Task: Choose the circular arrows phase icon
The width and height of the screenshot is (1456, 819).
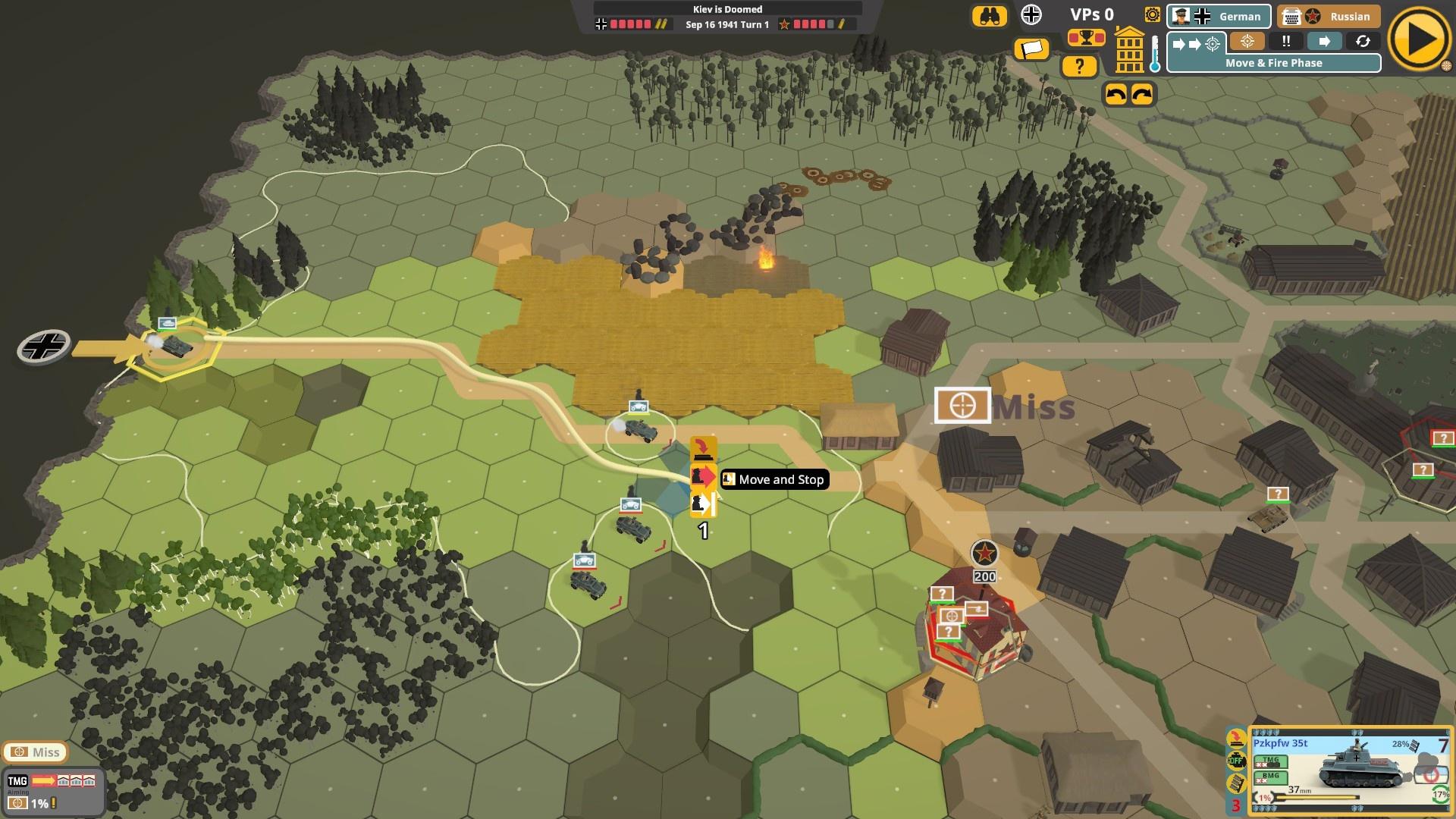Action: pyautogui.click(x=1363, y=42)
